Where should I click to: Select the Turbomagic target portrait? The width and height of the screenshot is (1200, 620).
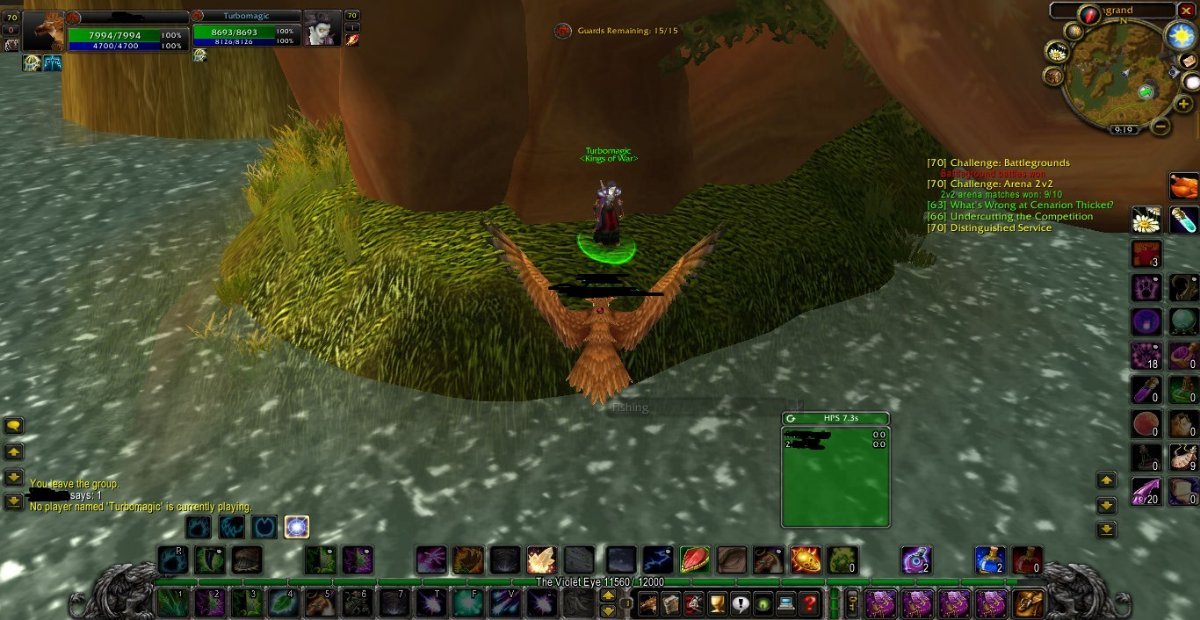[x=322, y=29]
